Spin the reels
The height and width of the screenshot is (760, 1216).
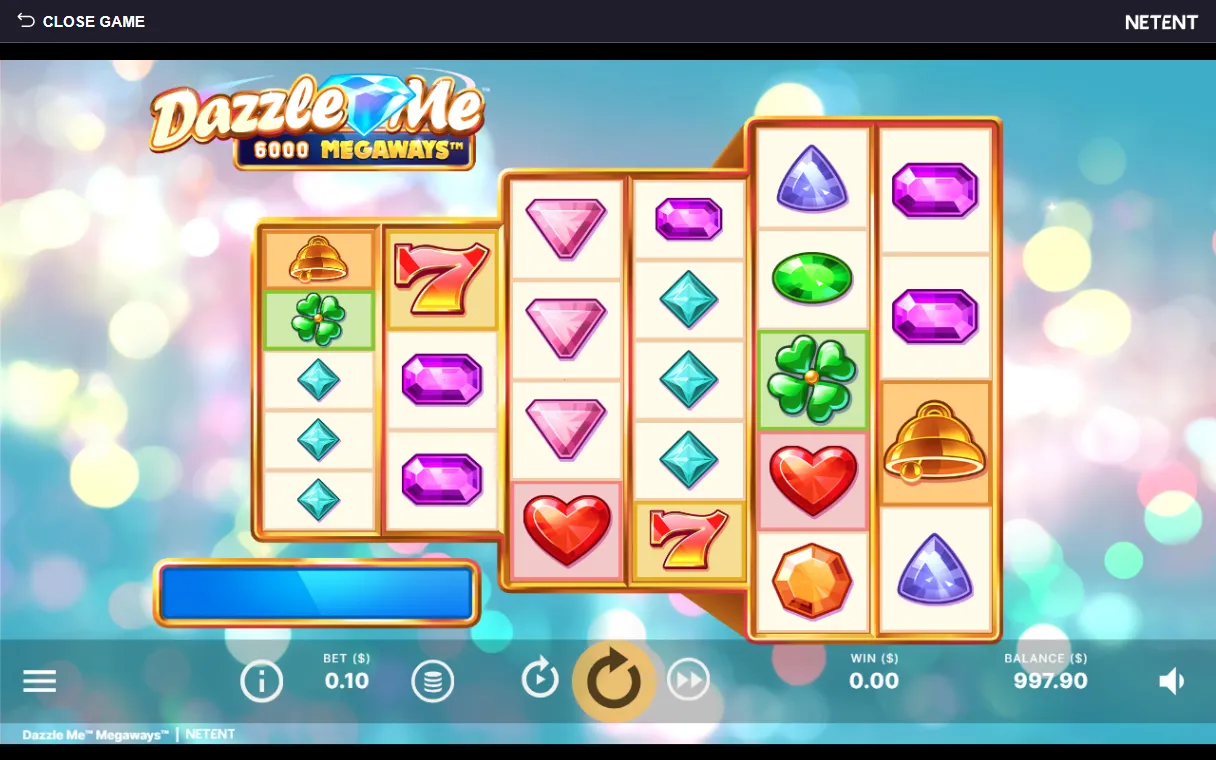tap(613, 681)
